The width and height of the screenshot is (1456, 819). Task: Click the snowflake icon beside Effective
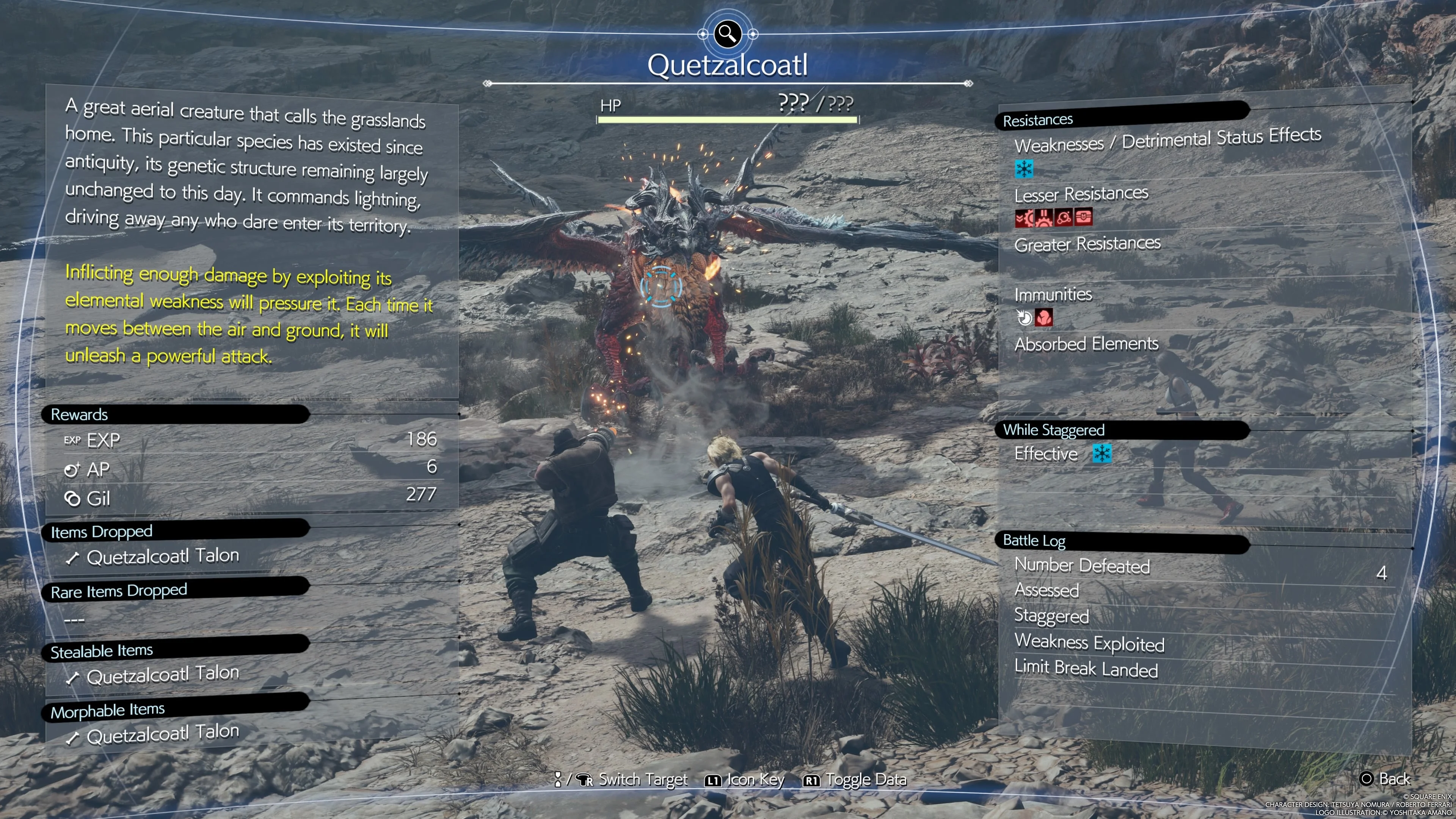tap(1101, 453)
